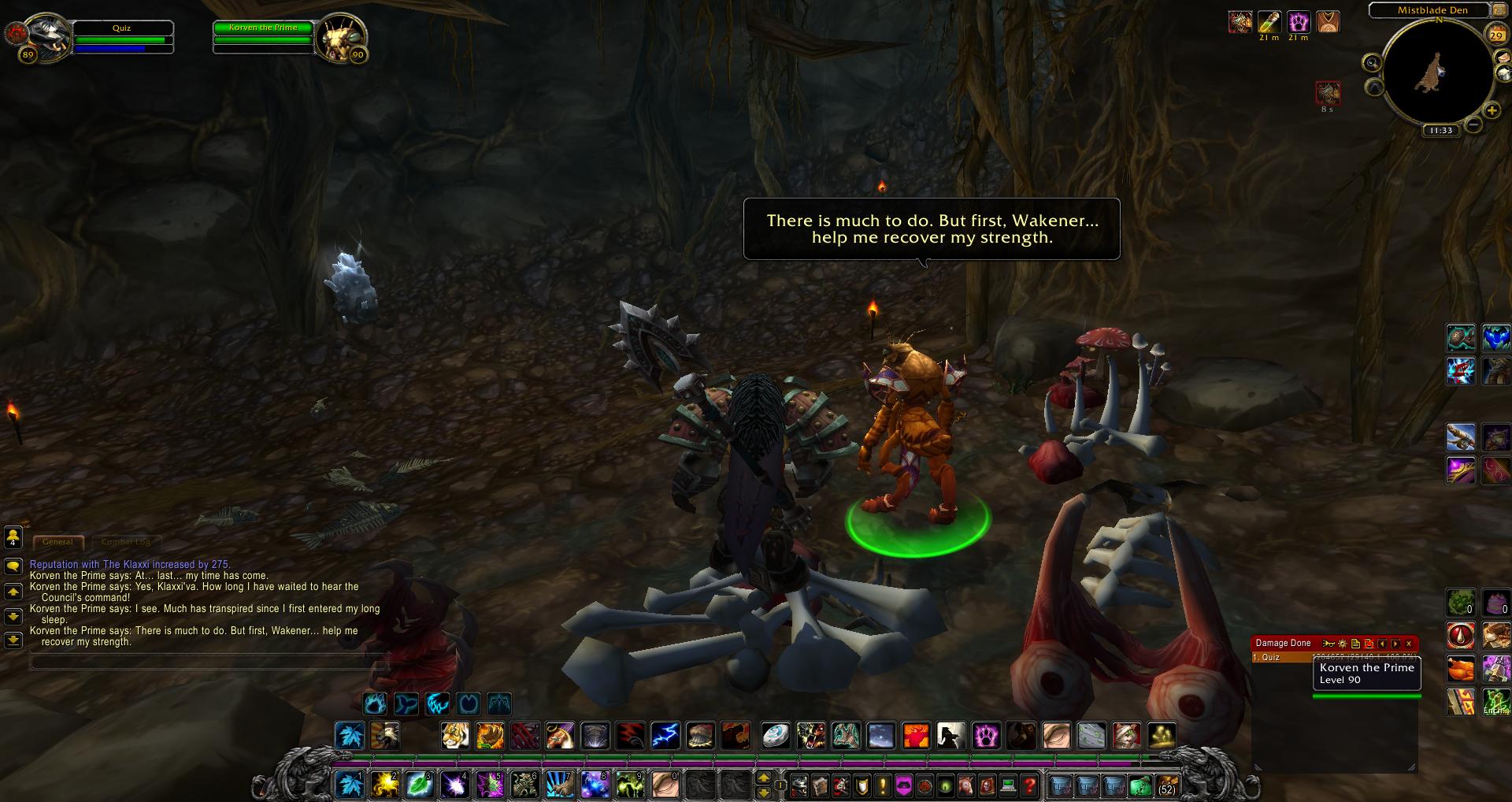Screen dimensions: 1512x802
Task: Open the calendar button showing 29
Action: [1495, 34]
